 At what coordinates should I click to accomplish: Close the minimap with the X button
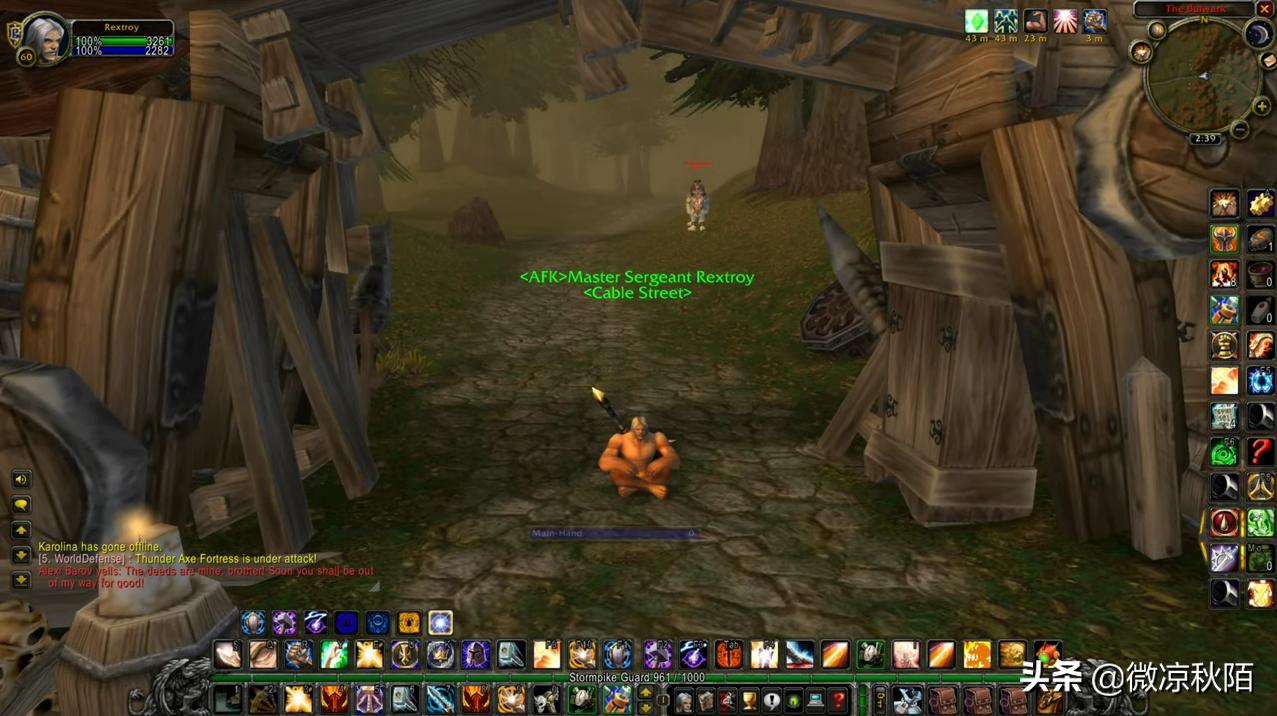[x=1265, y=9]
